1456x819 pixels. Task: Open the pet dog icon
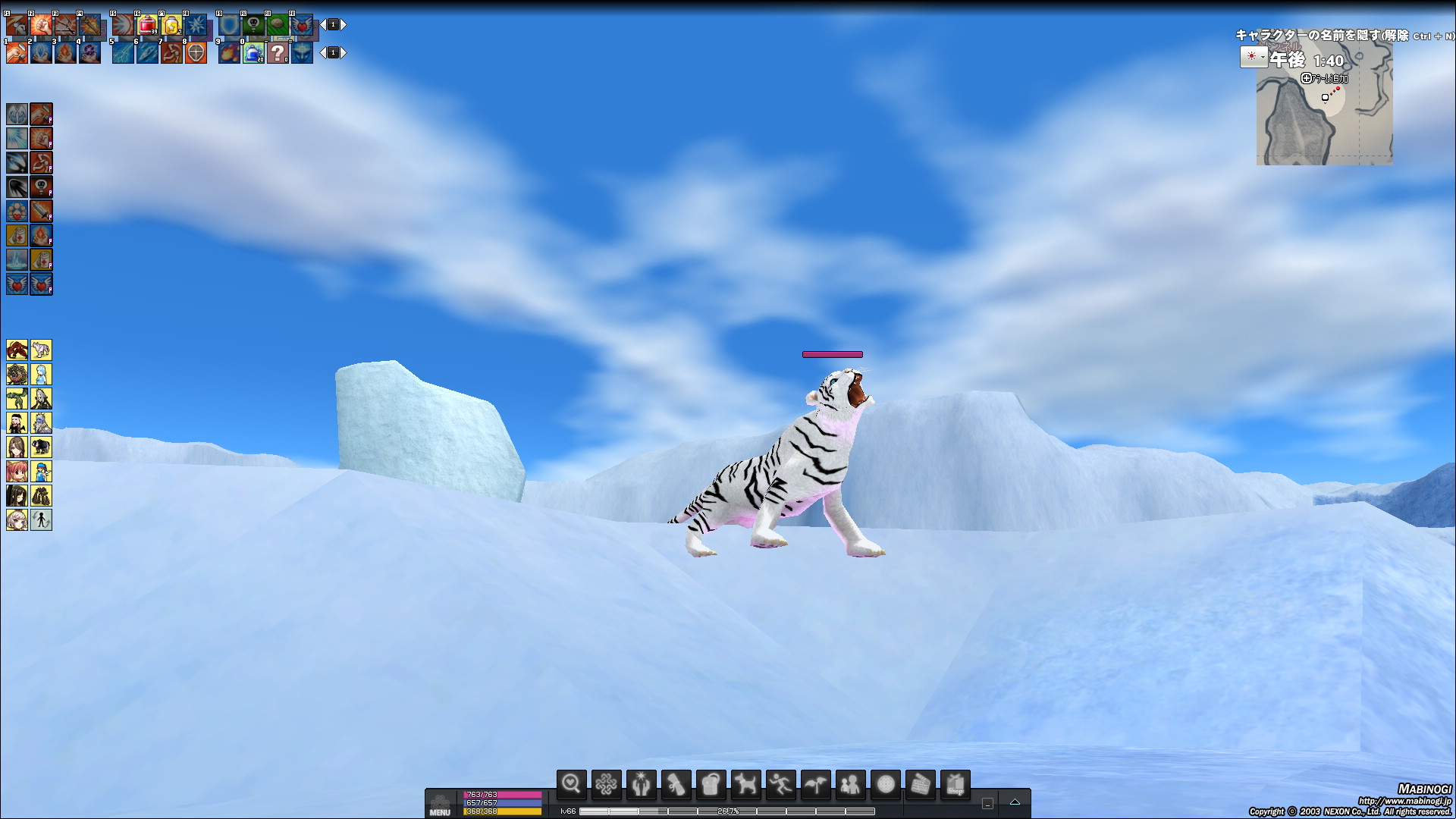click(x=745, y=784)
